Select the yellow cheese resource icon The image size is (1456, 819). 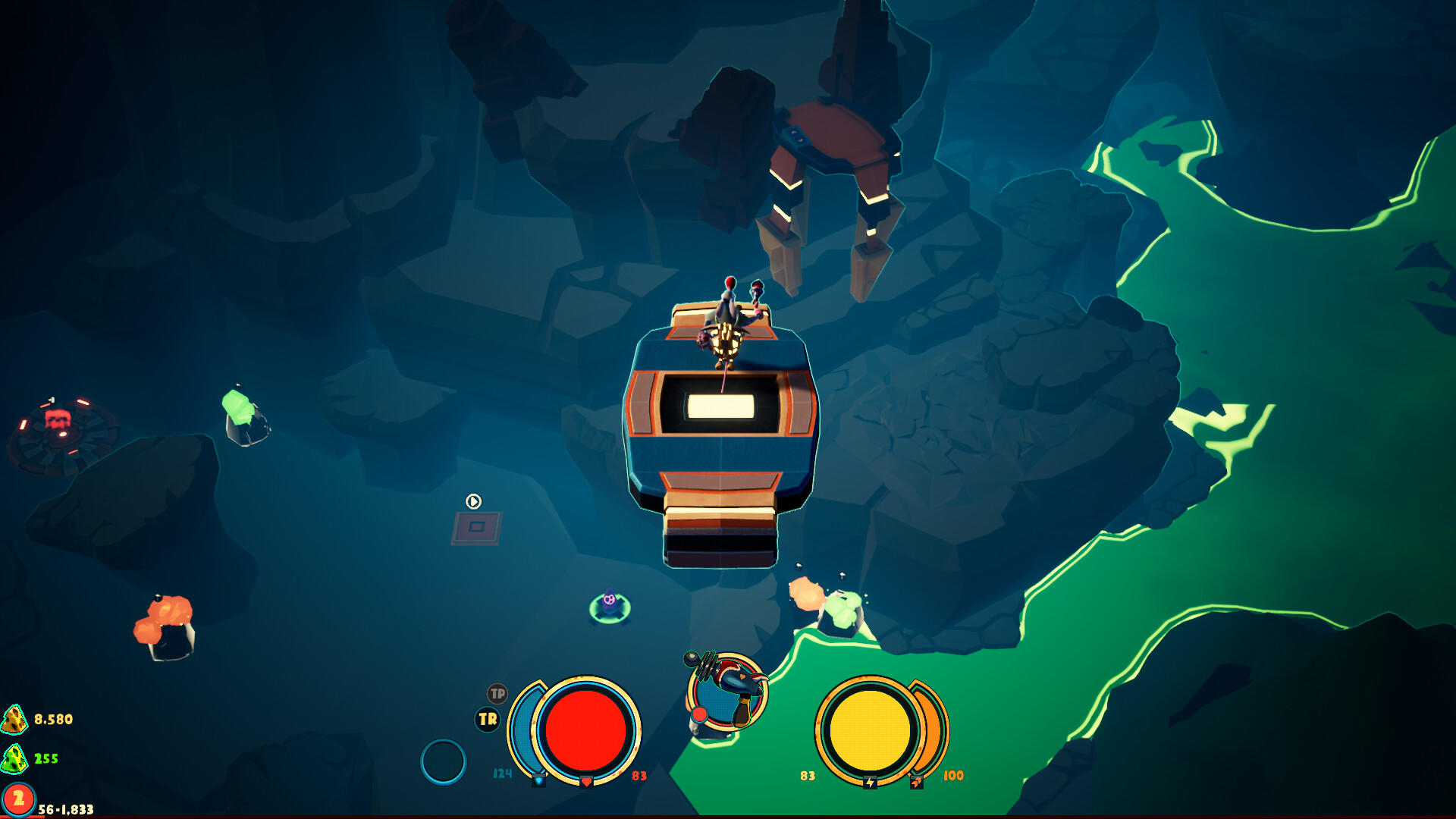tap(14, 719)
